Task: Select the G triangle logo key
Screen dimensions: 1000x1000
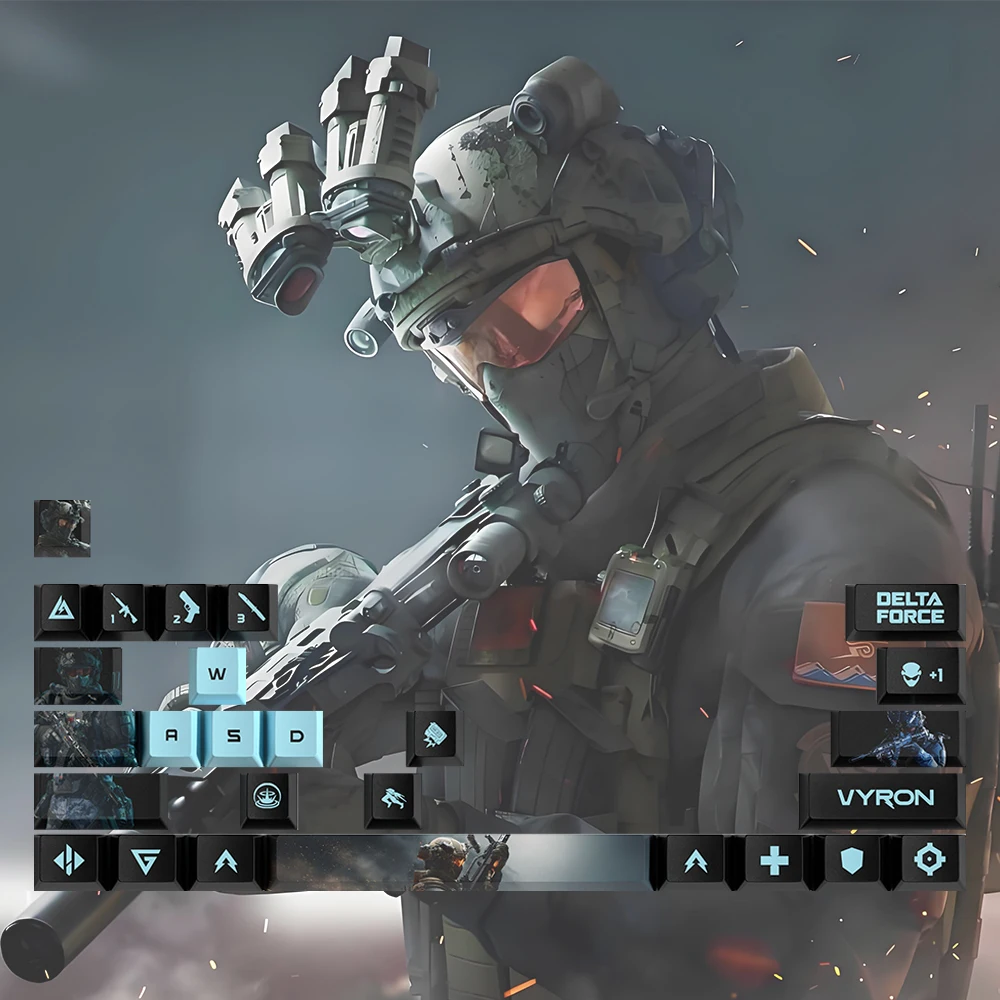Action: click(x=146, y=860)
